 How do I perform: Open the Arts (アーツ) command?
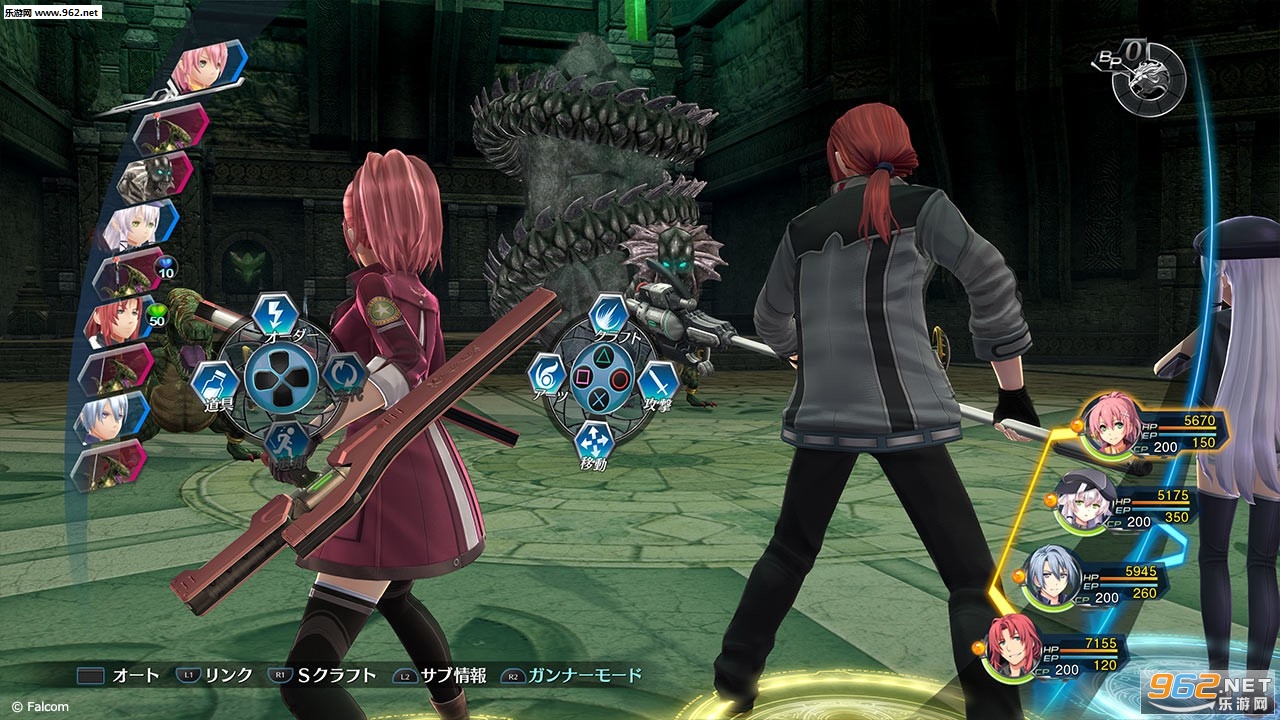[547, 374]
